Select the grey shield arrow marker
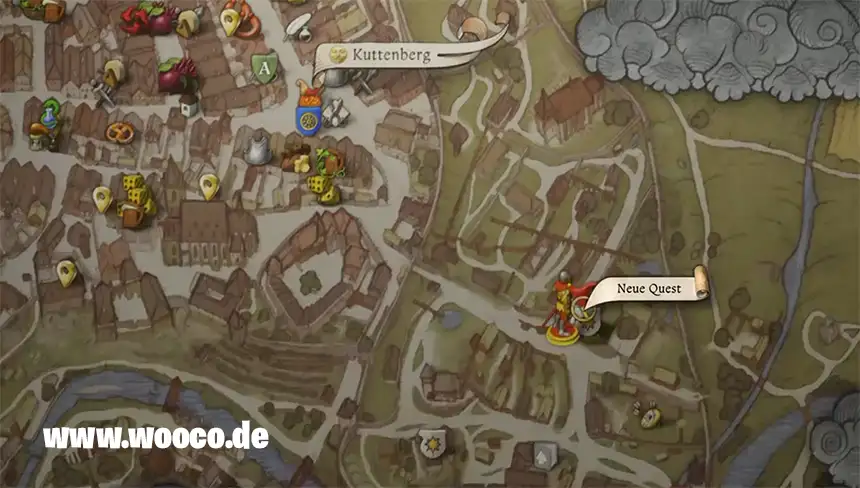860x488 pixels. [543, 455]
